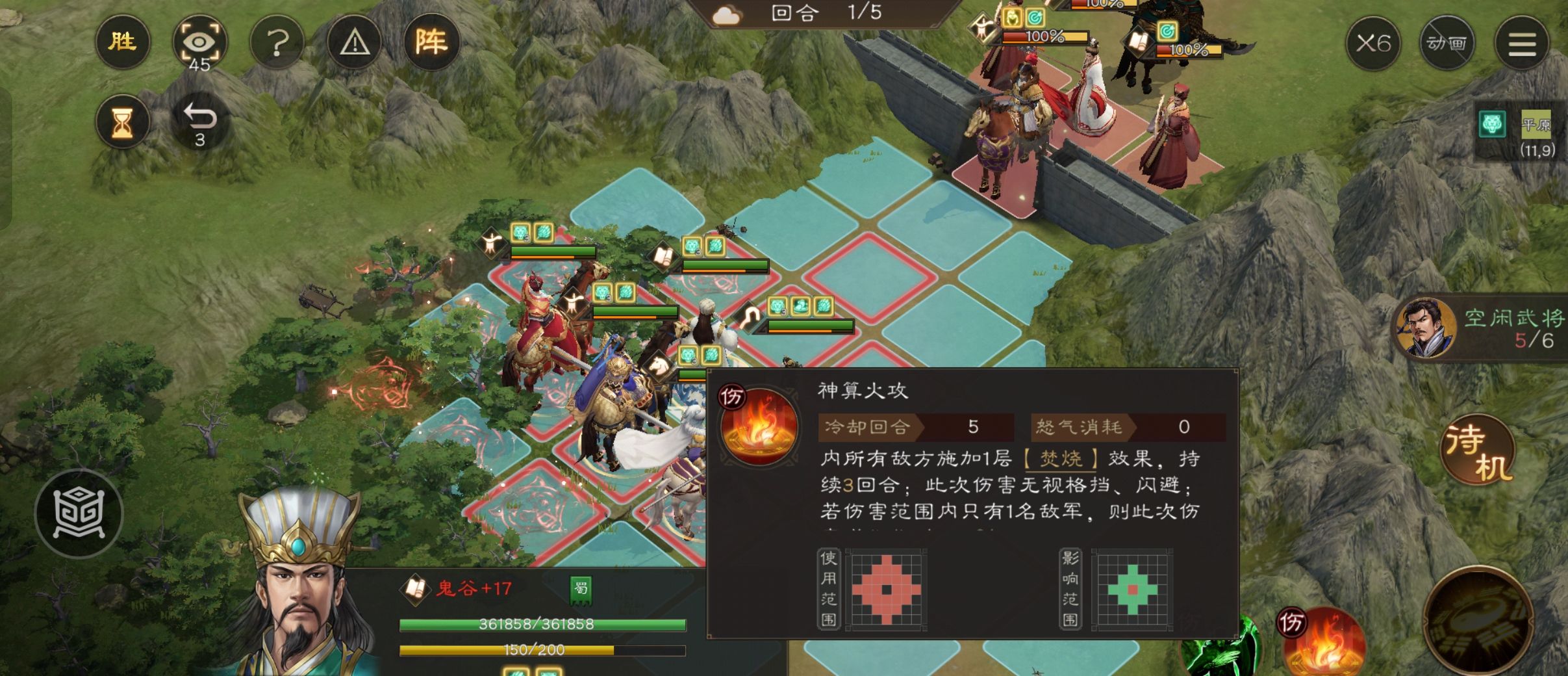Click the hourglass wait-turn icon
The image size is (1568, 676).
tap(122, 121)
